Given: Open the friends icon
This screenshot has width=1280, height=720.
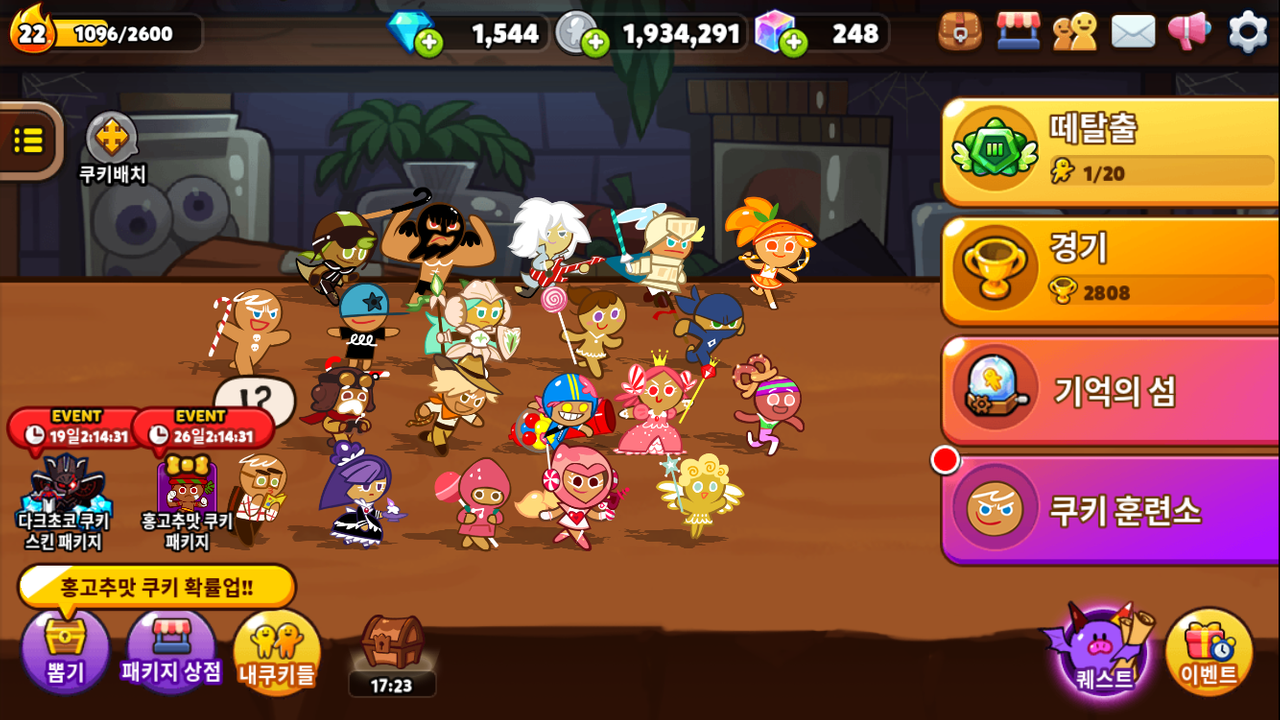Looking at the screenshot, I should tap(1075, 32).
